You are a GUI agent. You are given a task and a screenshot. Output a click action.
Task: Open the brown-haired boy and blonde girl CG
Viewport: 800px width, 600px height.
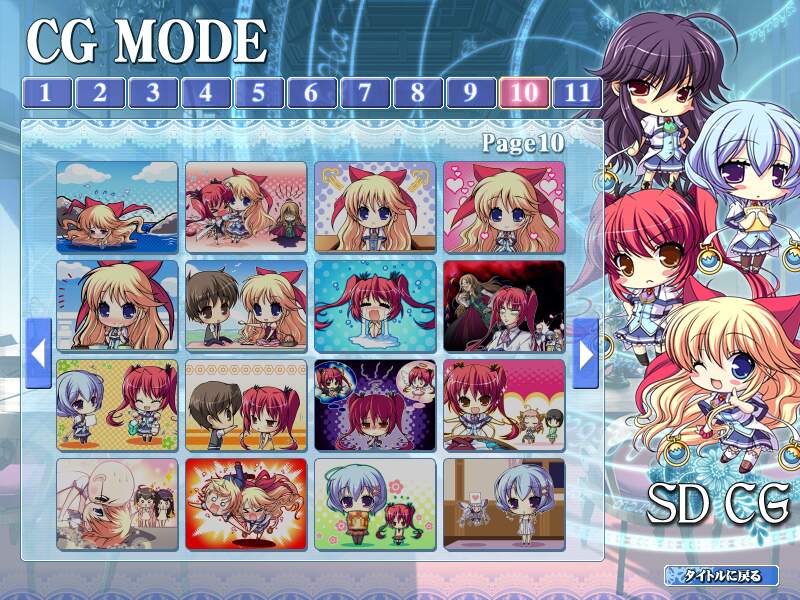[246, 306]
